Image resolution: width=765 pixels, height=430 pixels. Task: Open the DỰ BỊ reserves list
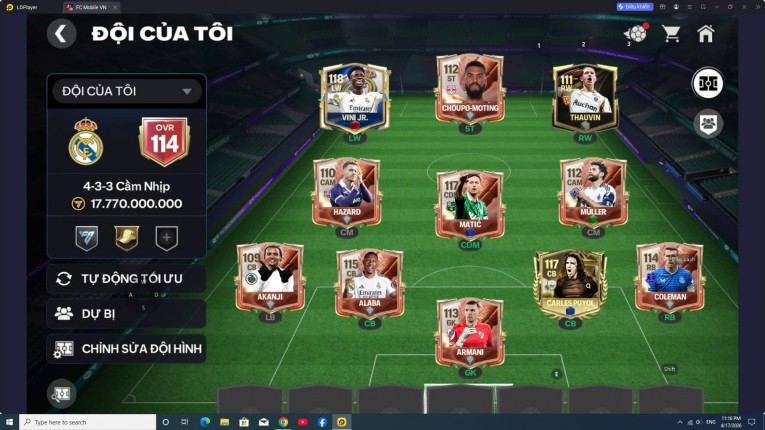[126, 313]
